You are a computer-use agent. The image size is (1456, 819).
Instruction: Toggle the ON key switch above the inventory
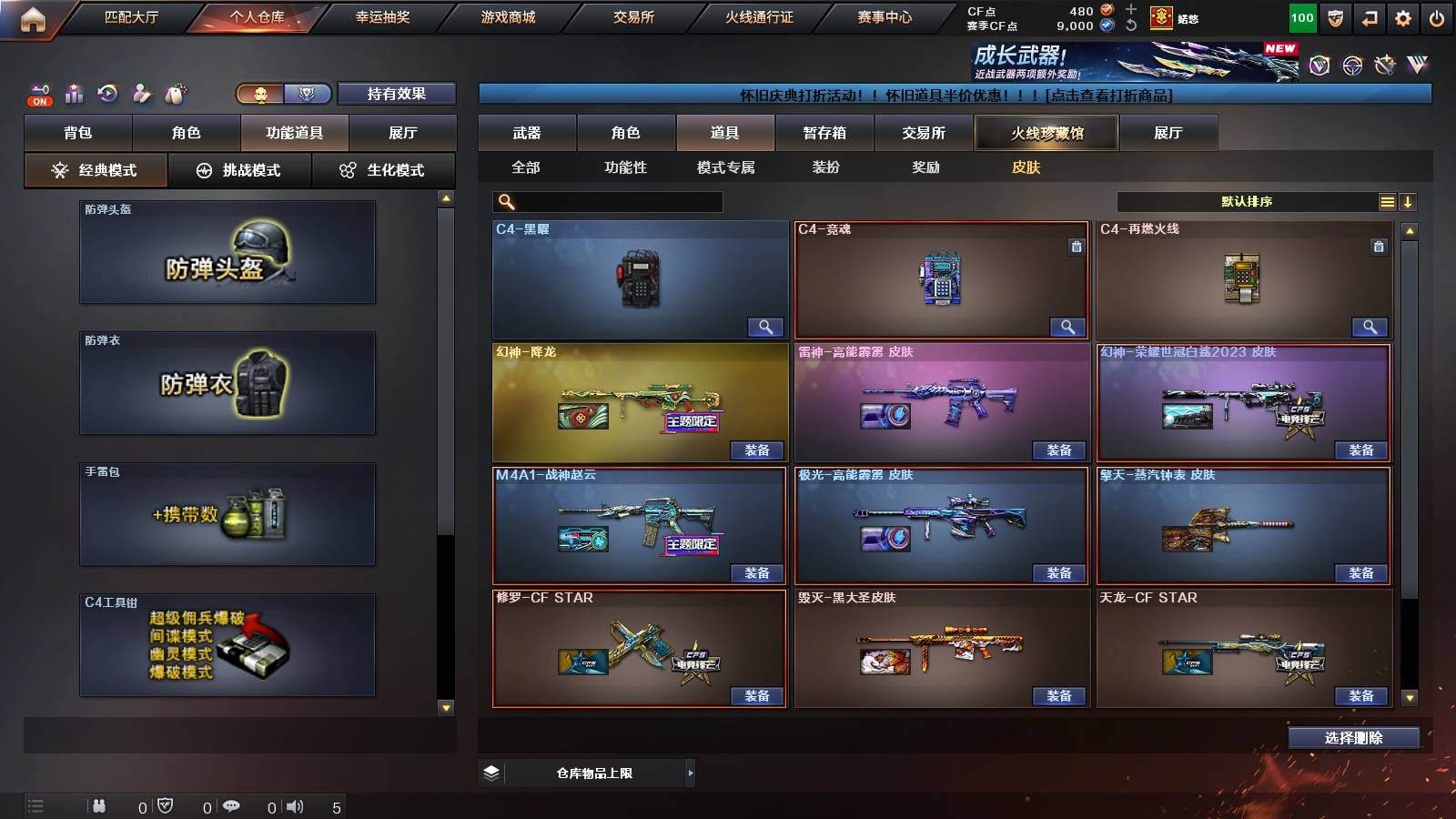(x=38, y=94)
